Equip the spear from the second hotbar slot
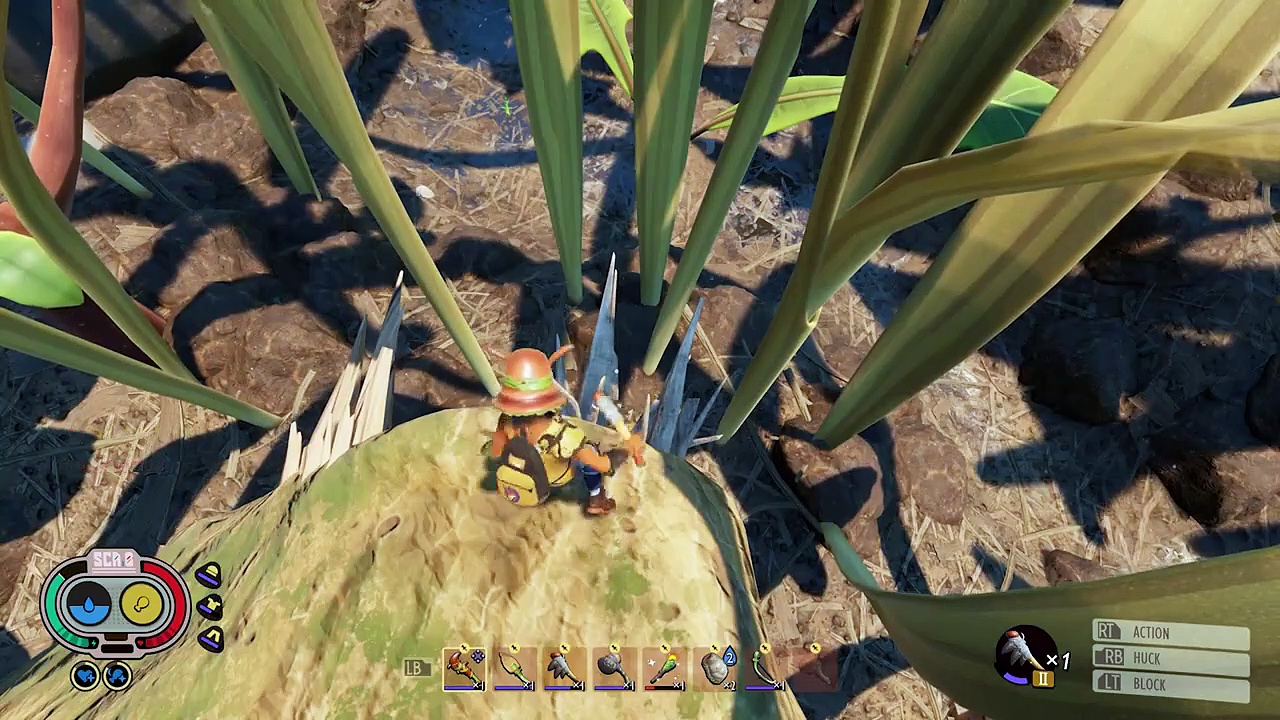Image resolution: width=1280 pixels, height=720 pixels. pos(515,668)
